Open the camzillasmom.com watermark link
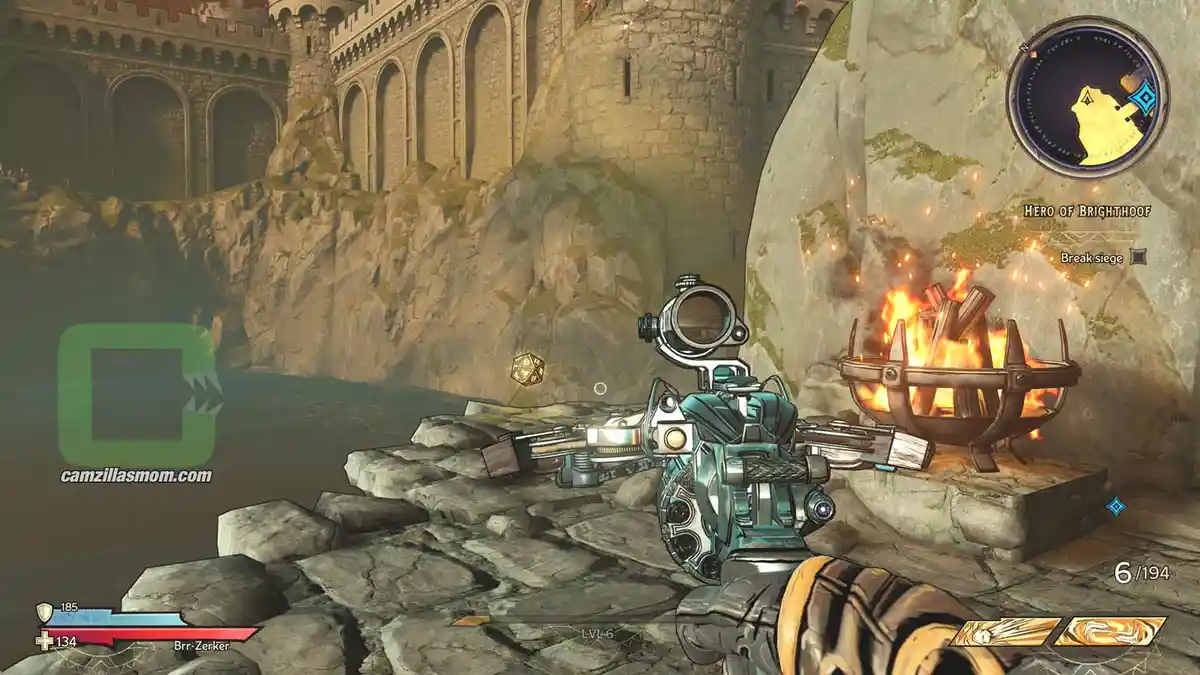This screenshot has width=1200, height=675. click(x=135, y=476)
